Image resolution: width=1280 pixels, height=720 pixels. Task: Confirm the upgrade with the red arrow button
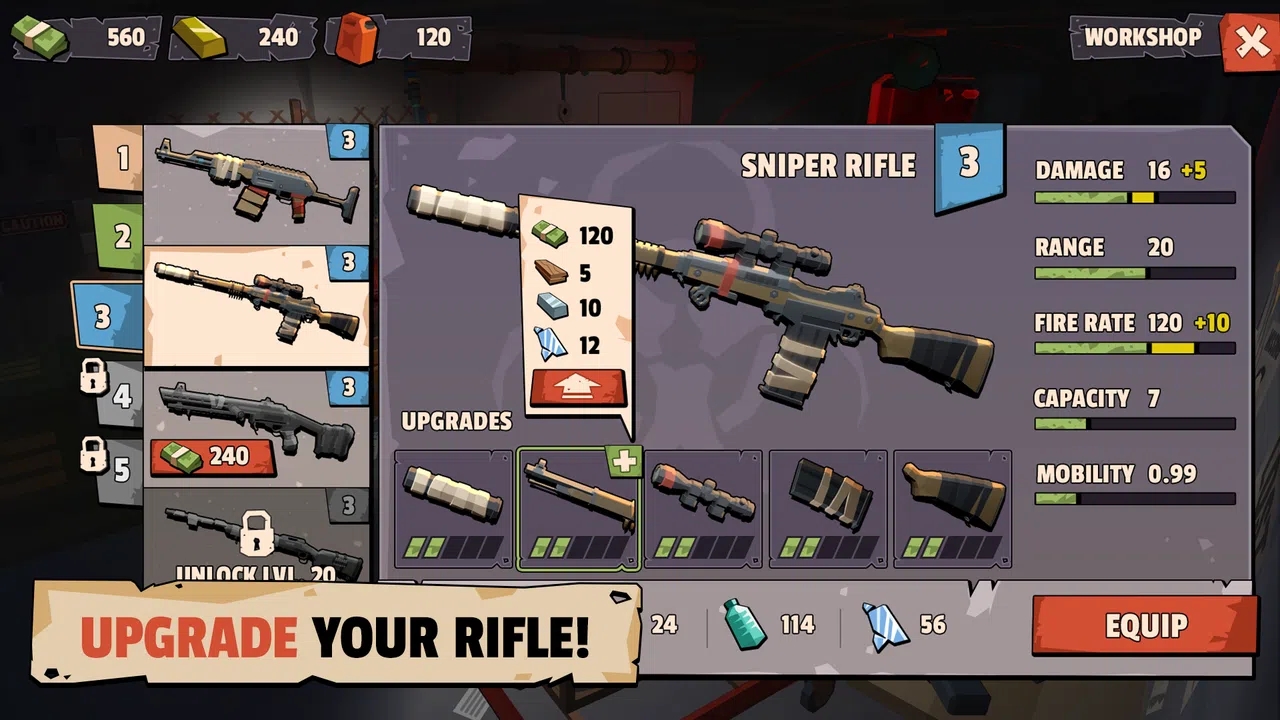tap(578, 388)
